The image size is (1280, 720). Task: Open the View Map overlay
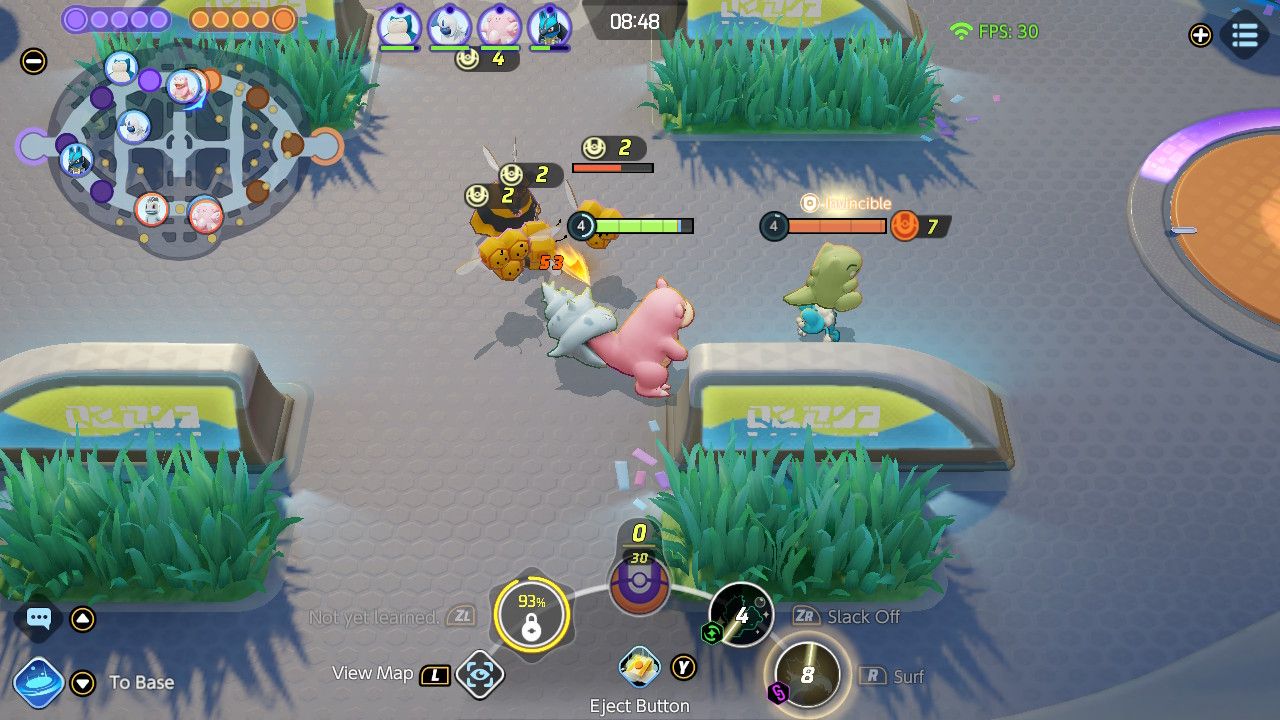pyautogui.click(x=481, y=673)
